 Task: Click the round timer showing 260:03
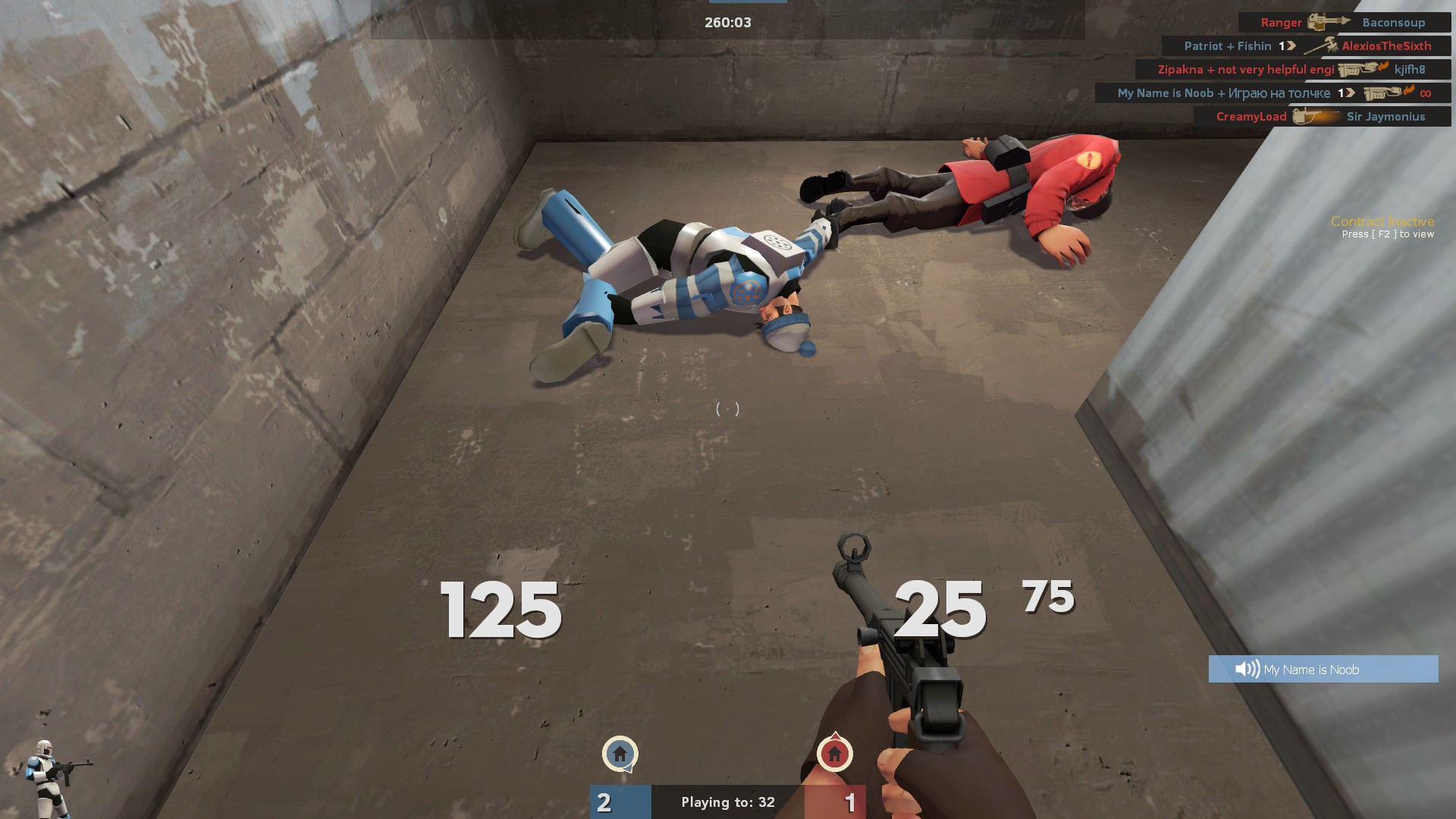click(x=726, y=22)
